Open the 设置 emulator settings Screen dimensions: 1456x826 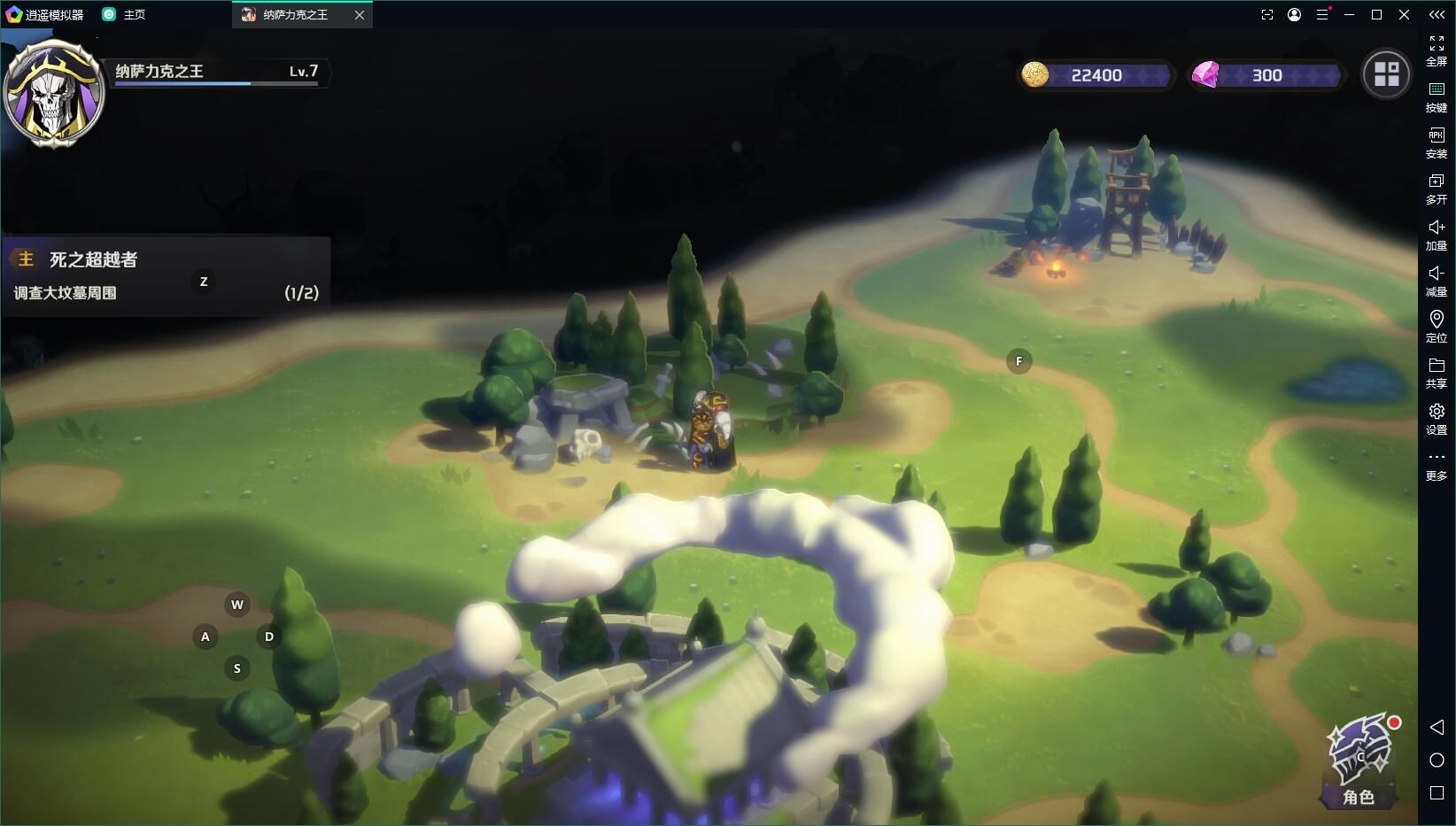click(x=1437, y=419)
